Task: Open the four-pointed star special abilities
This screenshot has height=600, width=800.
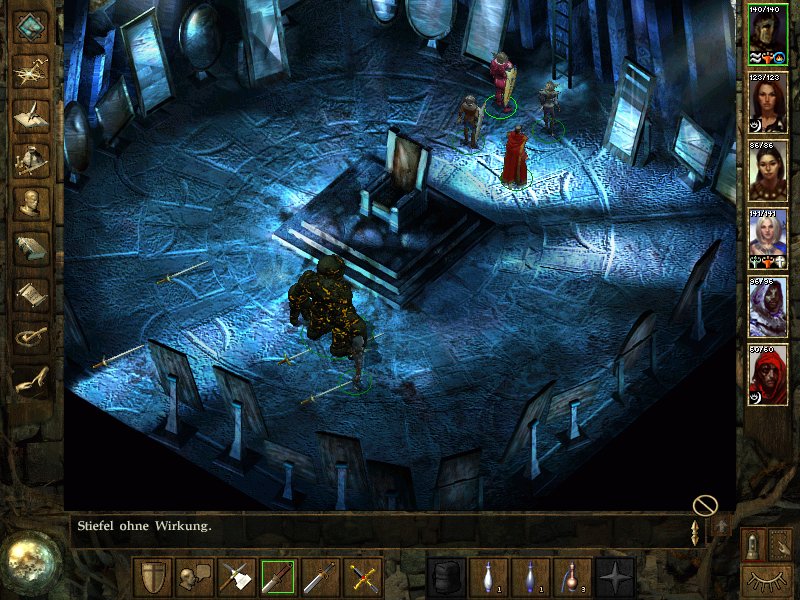Action: click(614, 577)
